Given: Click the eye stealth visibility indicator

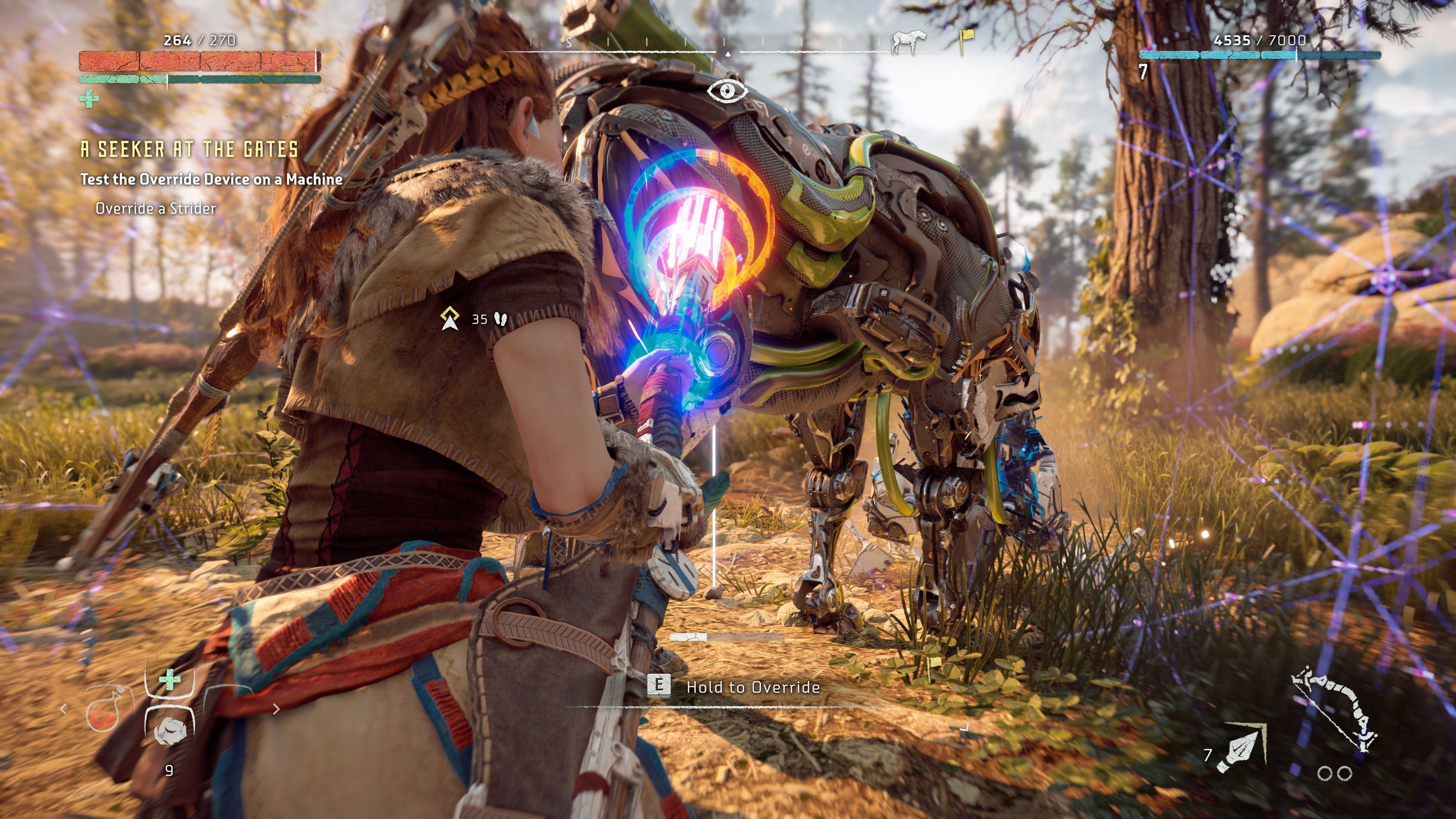Looking at the screenshot, I should click(728, 91).
